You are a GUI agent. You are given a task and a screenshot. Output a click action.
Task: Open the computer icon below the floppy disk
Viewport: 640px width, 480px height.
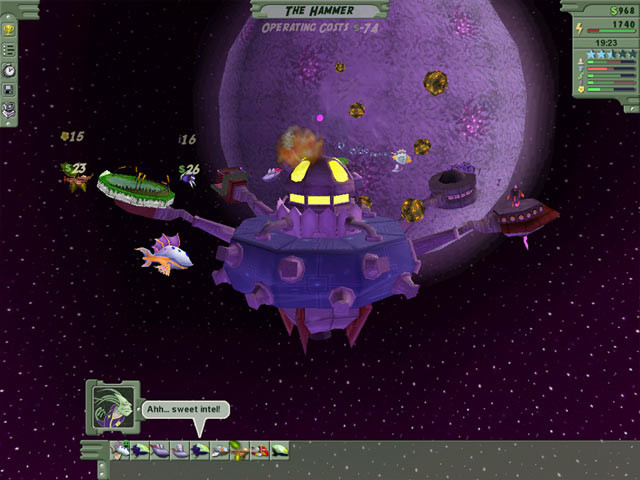pos(9,108)
